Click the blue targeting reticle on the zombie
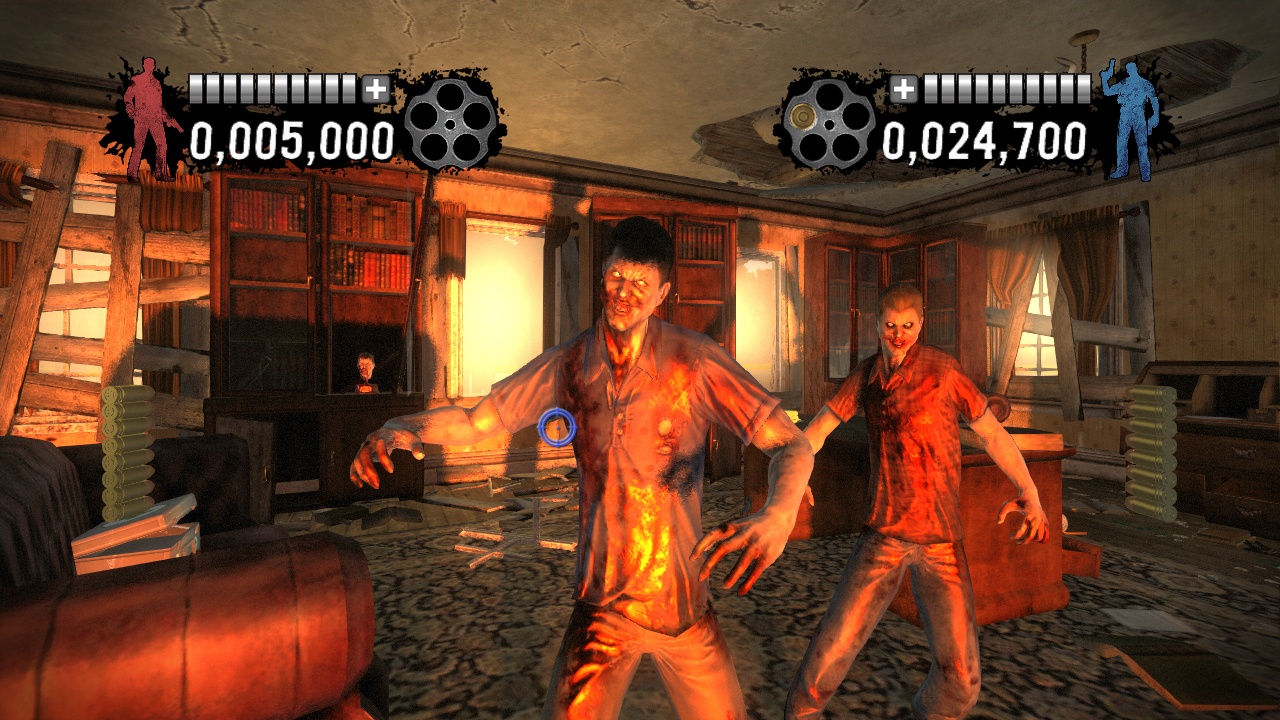Image resolution: width=1280 pixels, height=720 pixels. point(556,428)
